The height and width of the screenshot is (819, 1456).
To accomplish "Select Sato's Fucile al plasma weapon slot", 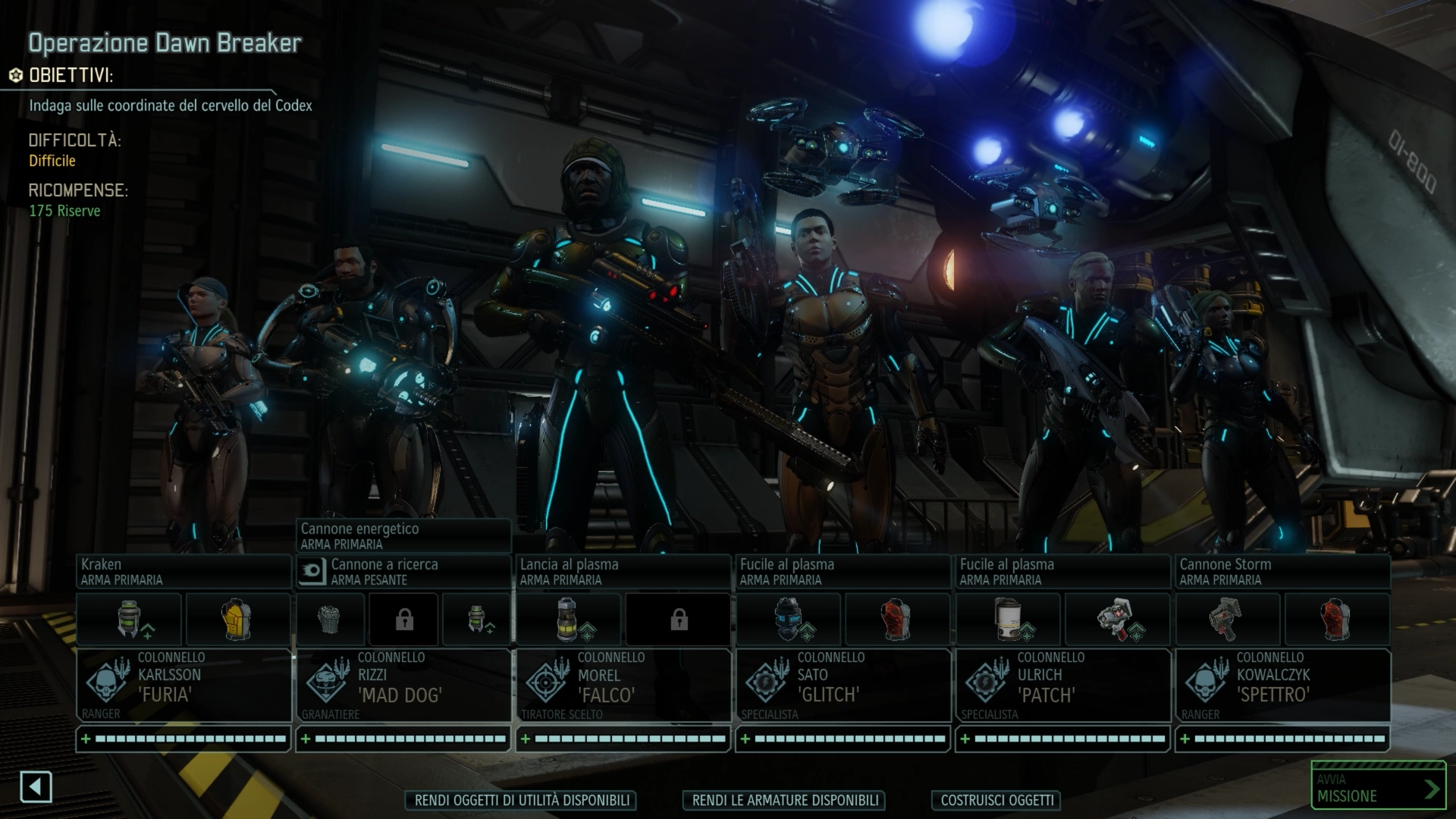I will (x=843, y=572).
